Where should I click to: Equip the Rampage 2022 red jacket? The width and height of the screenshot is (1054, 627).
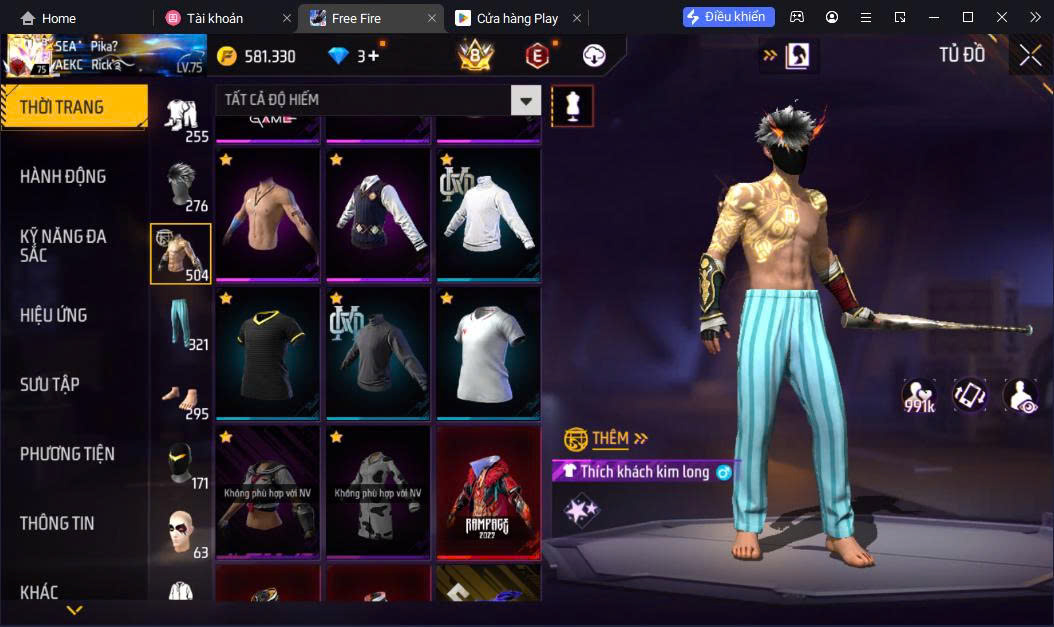488,491
